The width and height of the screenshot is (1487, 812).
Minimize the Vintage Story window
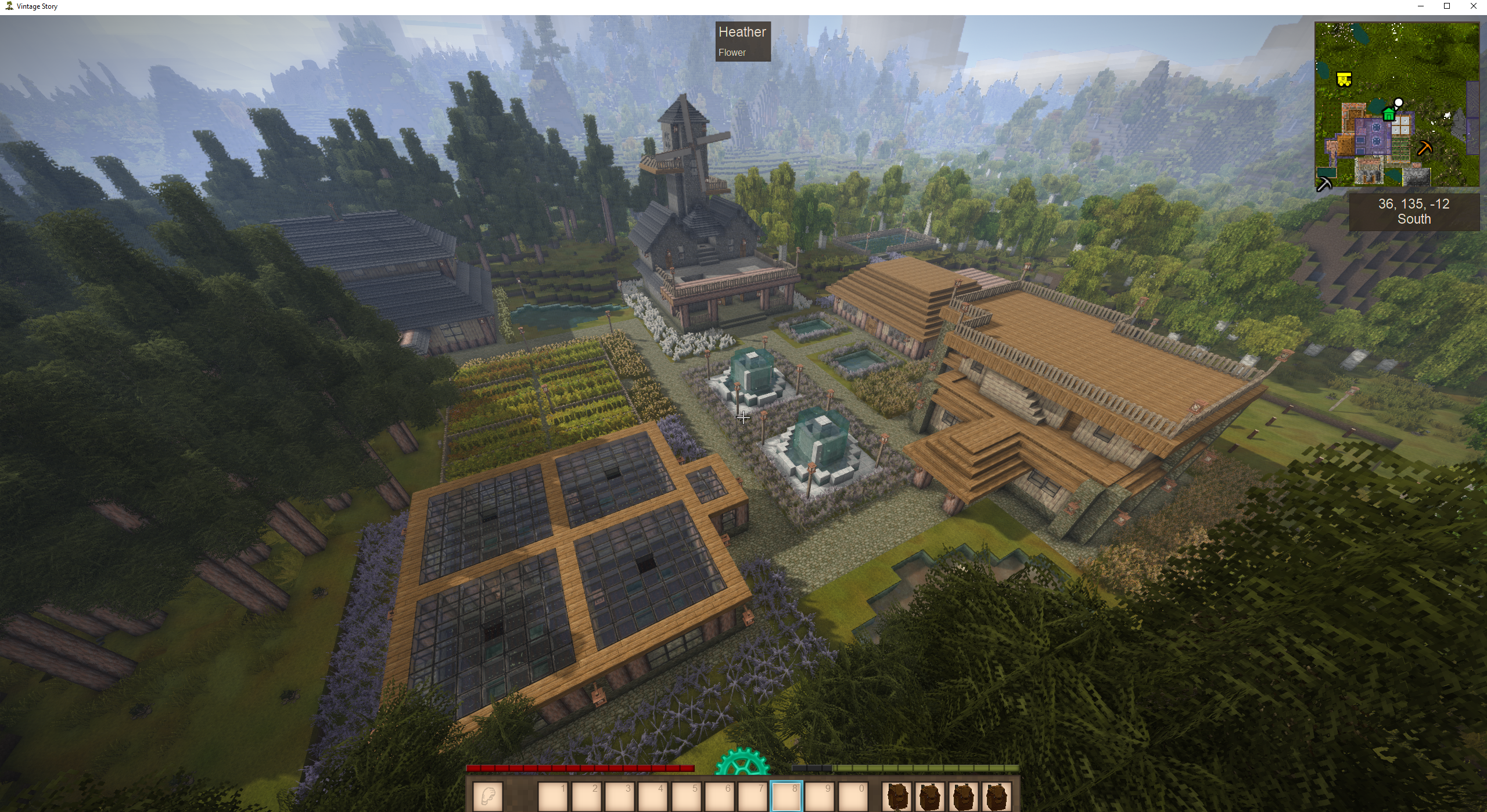click(1421, 6)
